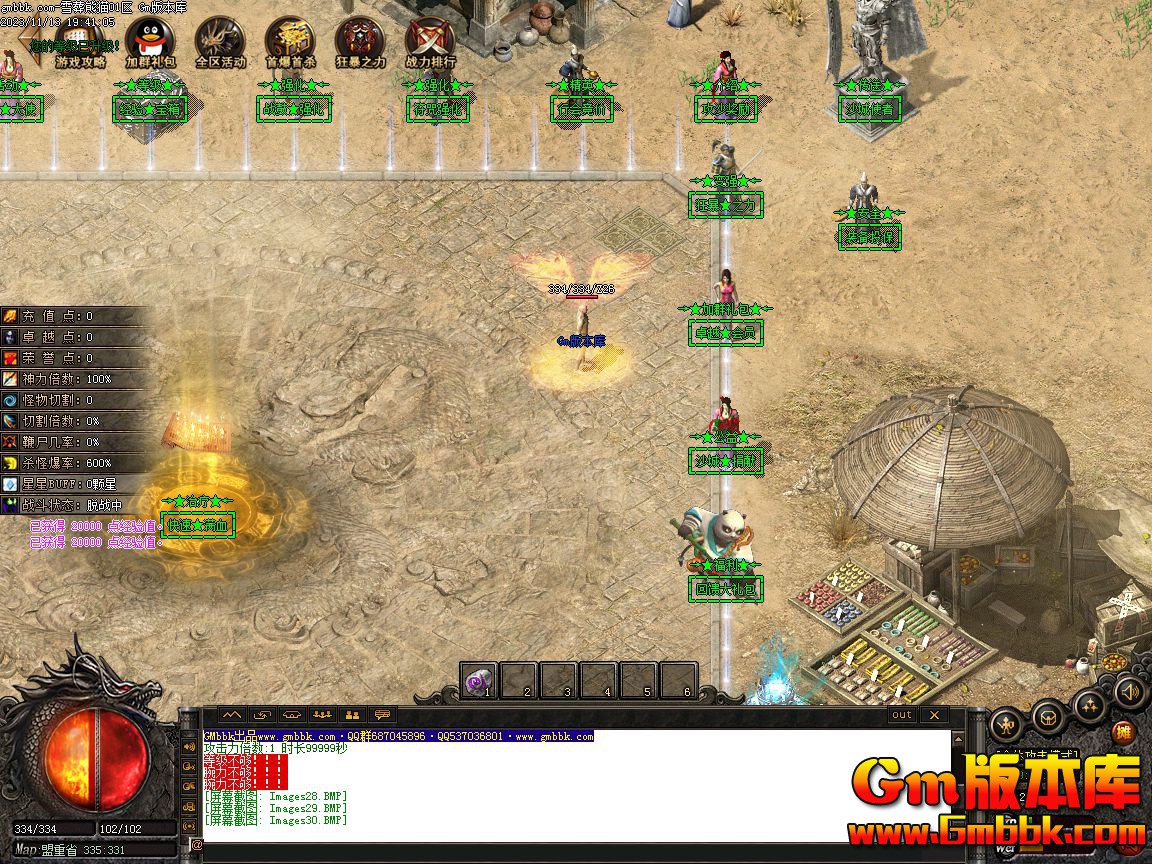Screen dimensions: 1152x864
Task: Open the 游戏攻略 game guide icon
Action: coord(81,43)
